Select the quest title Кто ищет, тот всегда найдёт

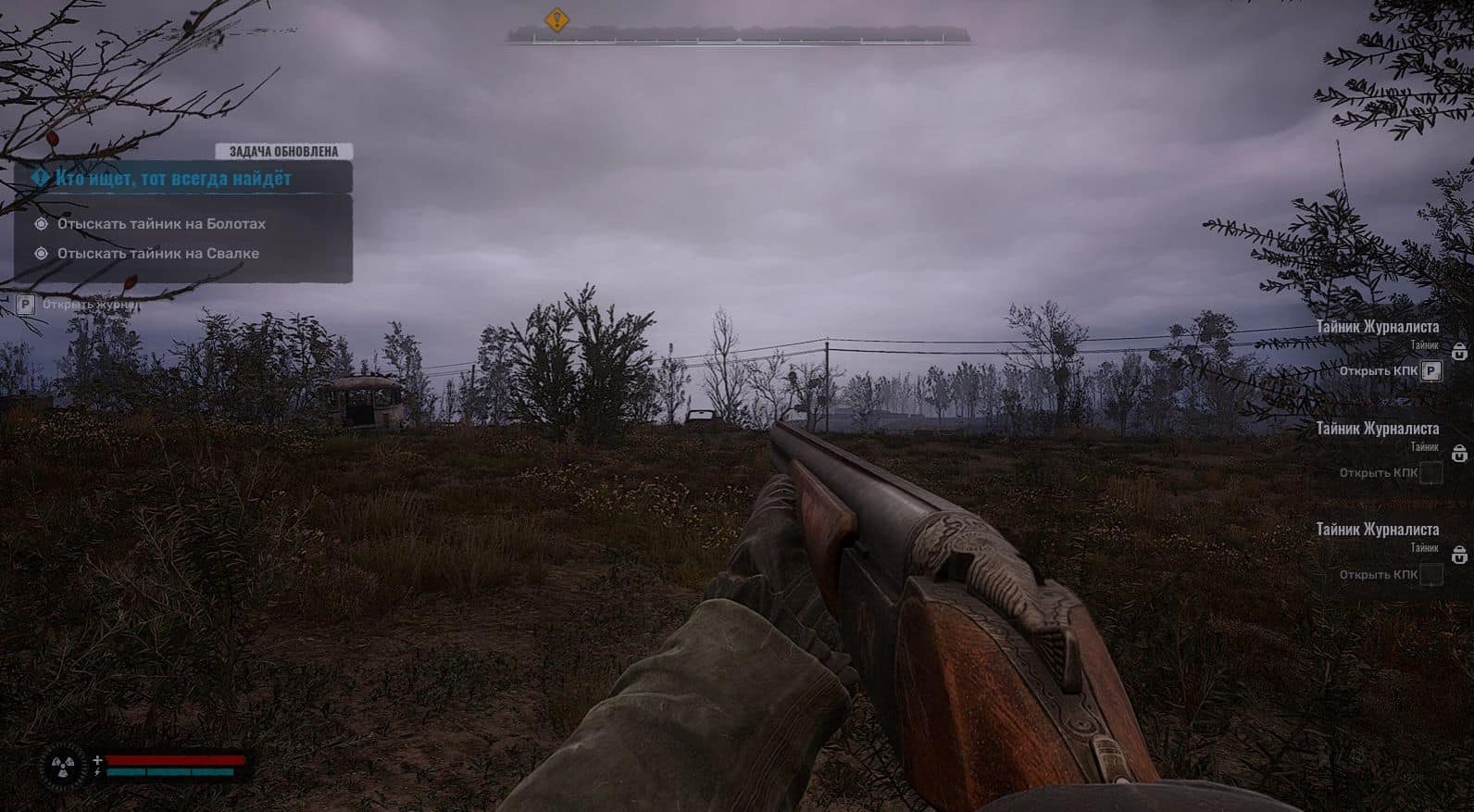pos(173,178)
